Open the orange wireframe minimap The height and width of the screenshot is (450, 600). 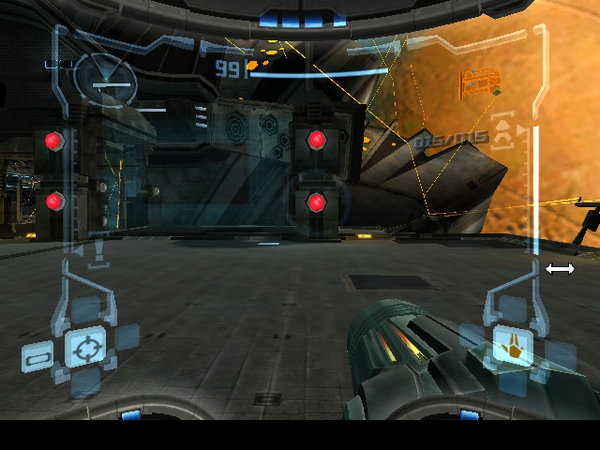click(479, 81)
